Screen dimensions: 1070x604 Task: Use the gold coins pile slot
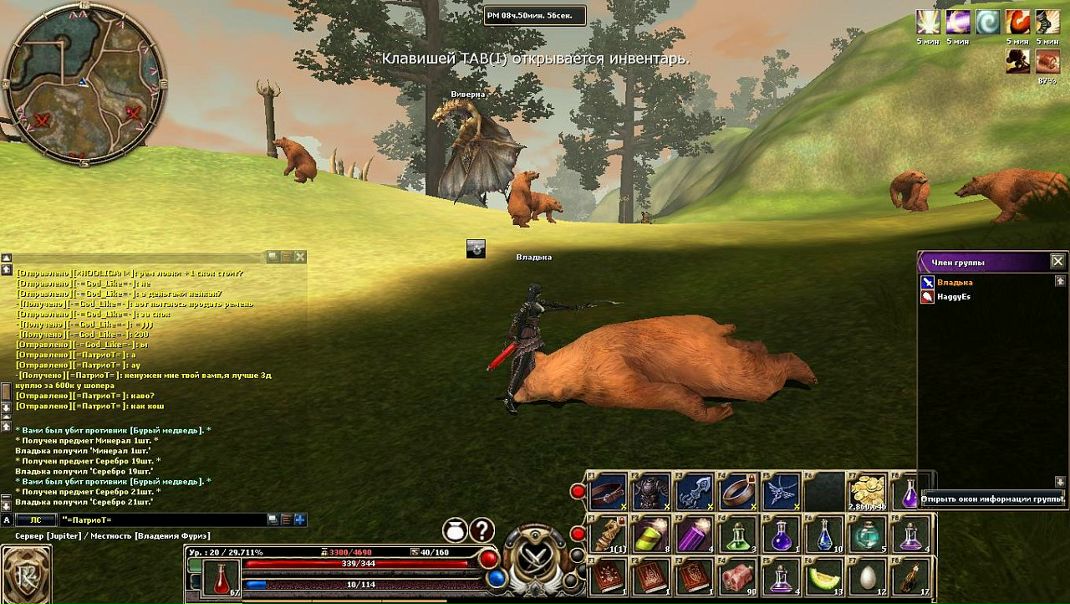pos(868,491)
